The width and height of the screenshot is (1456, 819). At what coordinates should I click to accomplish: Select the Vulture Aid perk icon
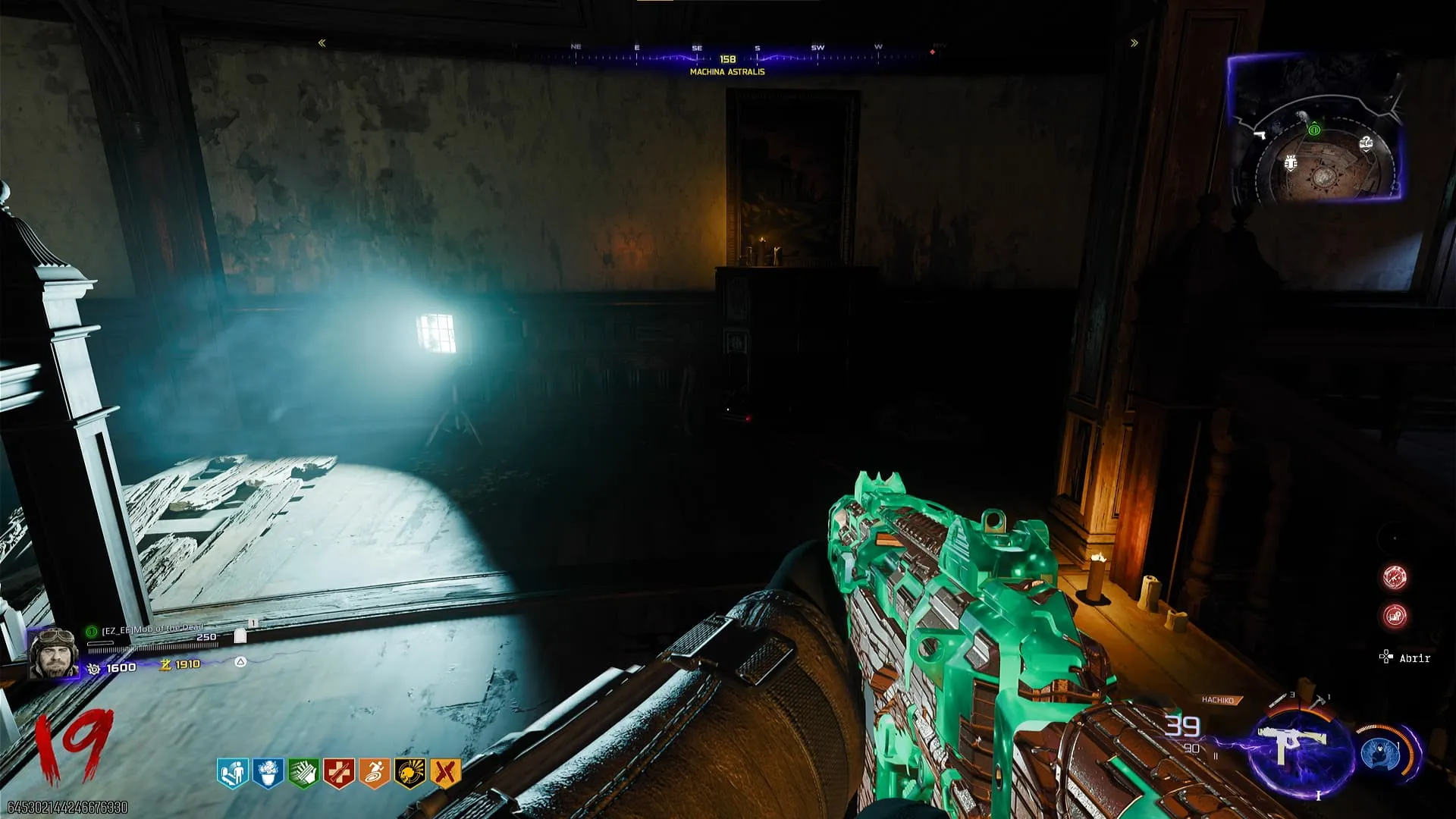click(268, 773)
